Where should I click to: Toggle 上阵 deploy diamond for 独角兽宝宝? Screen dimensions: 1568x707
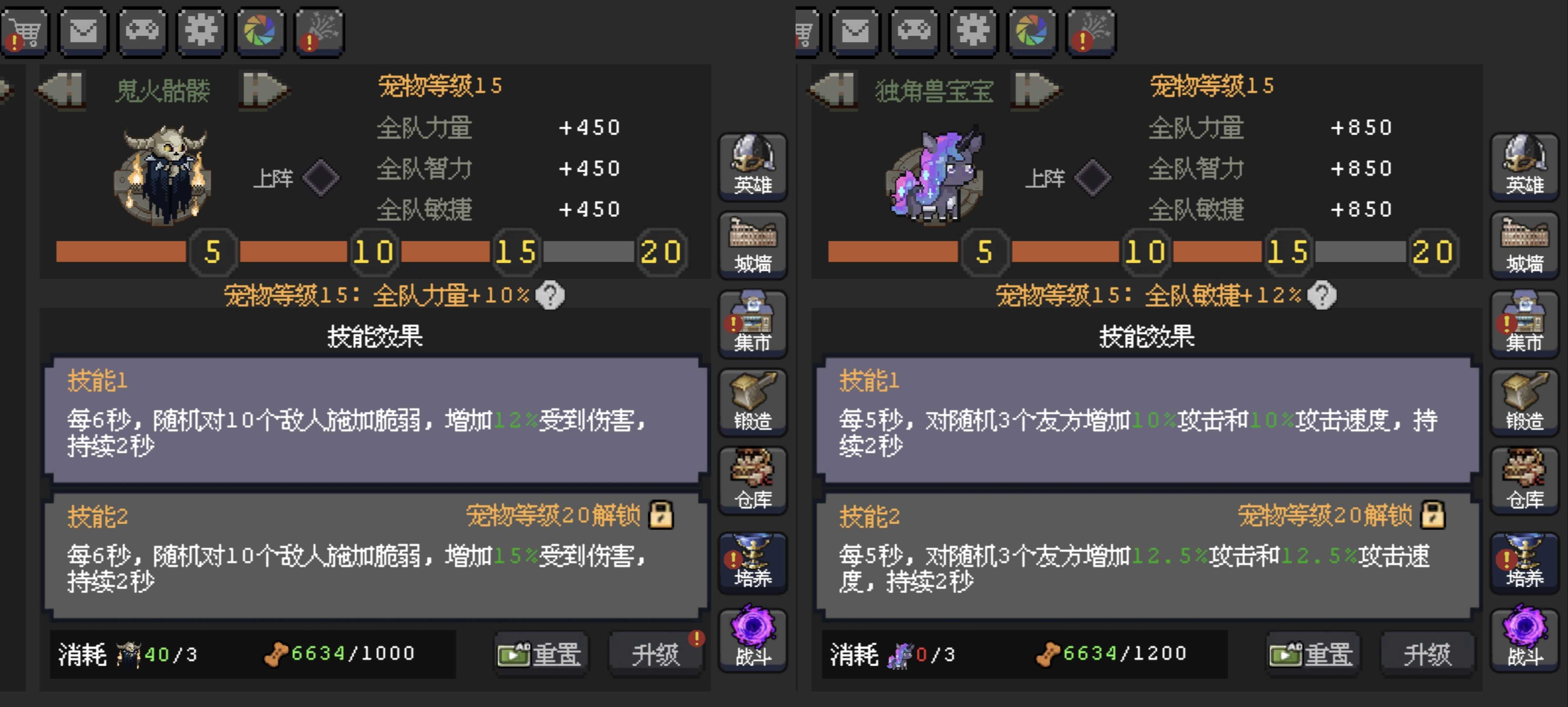[x=1094, y=178]
